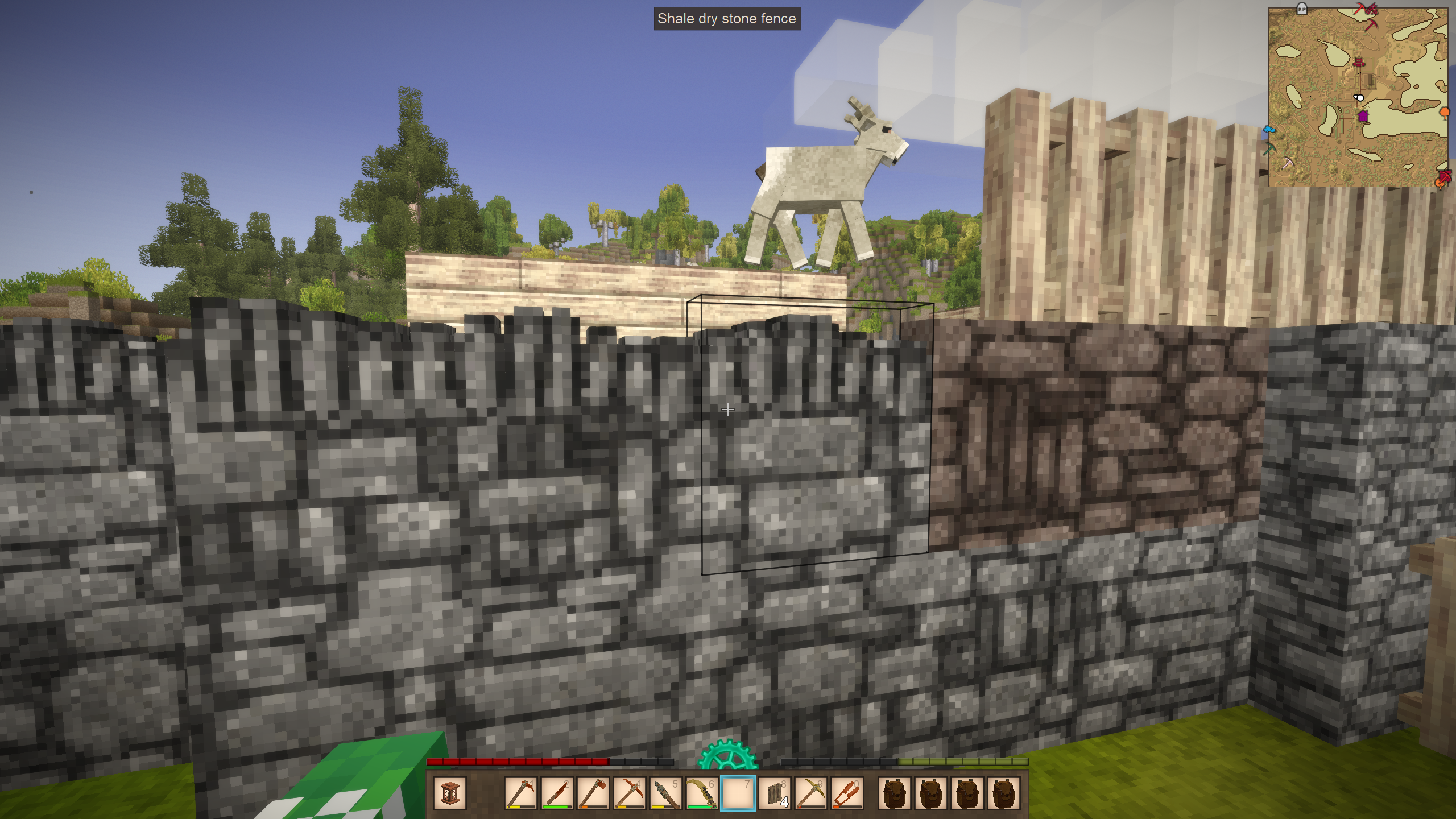Equip the axe in hotbar slot 3
Viewport: 1456px width, 819px height.
(x=593, y=793)
